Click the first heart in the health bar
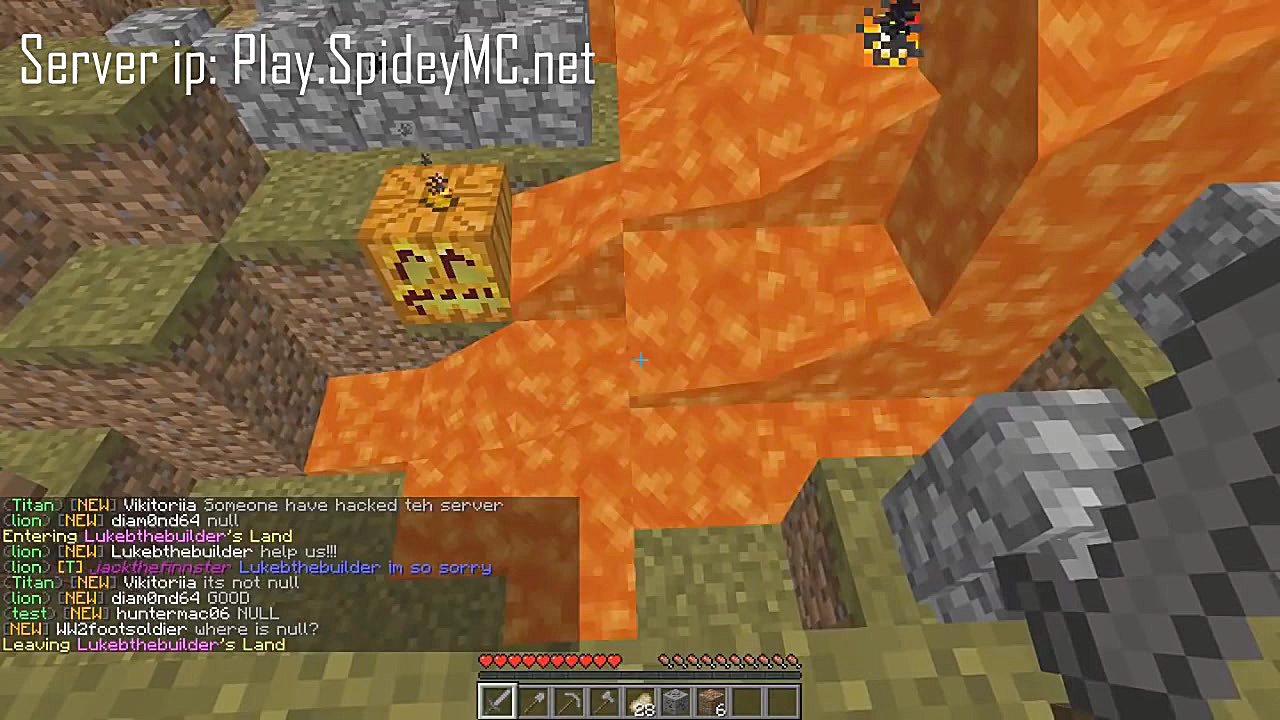The width and height of the screenshot is (1280, 720). 485,660
